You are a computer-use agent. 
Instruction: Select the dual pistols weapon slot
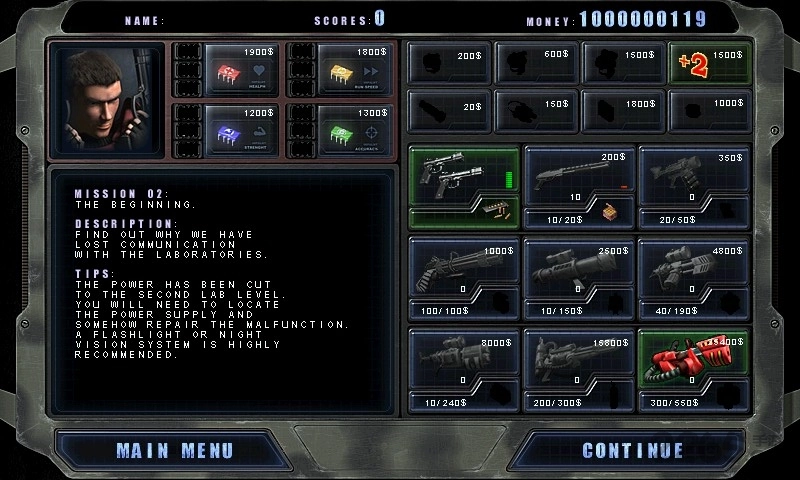(464, 186)
